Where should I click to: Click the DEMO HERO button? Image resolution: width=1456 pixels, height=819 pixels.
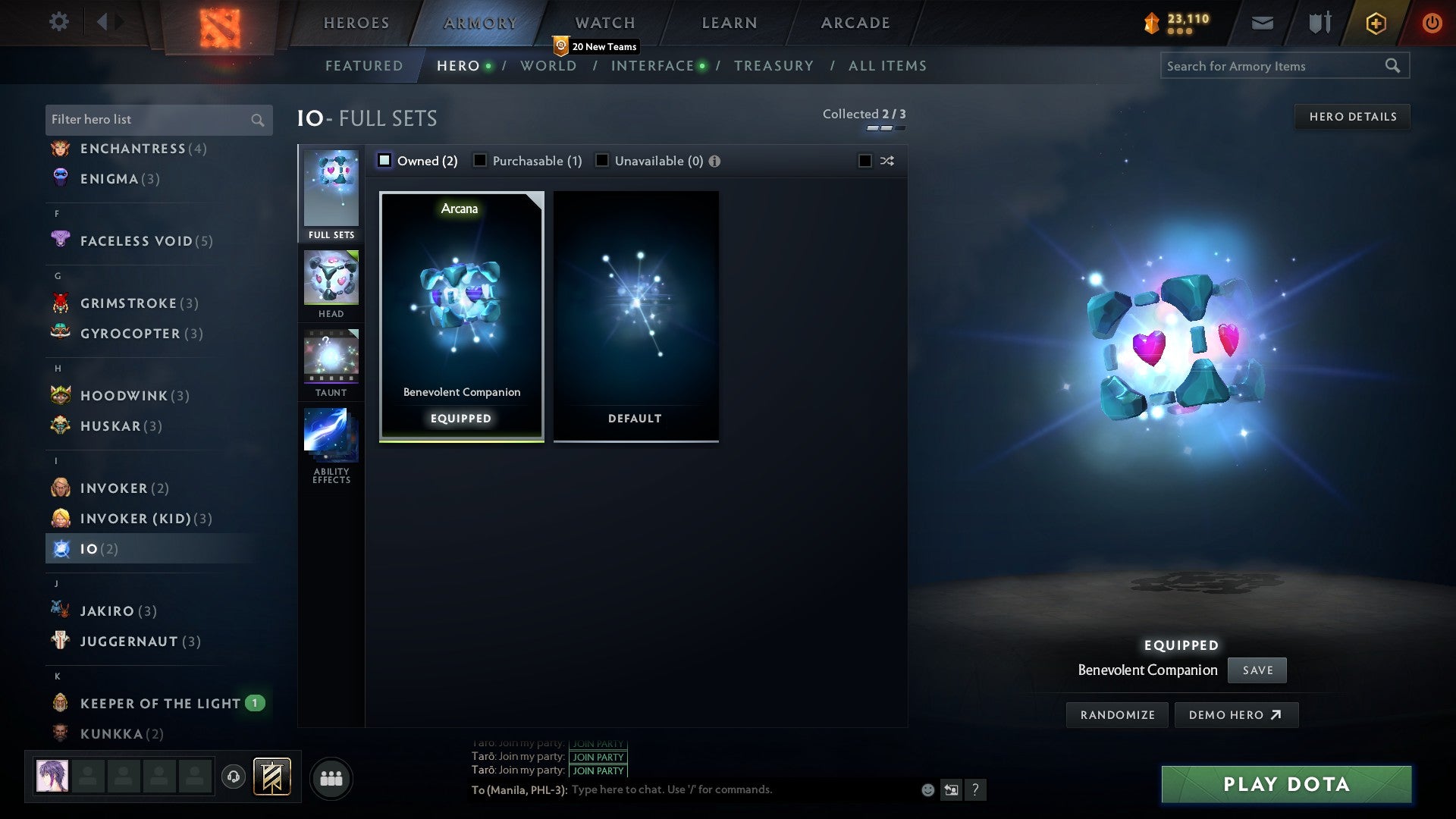click(x=1236, y=714)
